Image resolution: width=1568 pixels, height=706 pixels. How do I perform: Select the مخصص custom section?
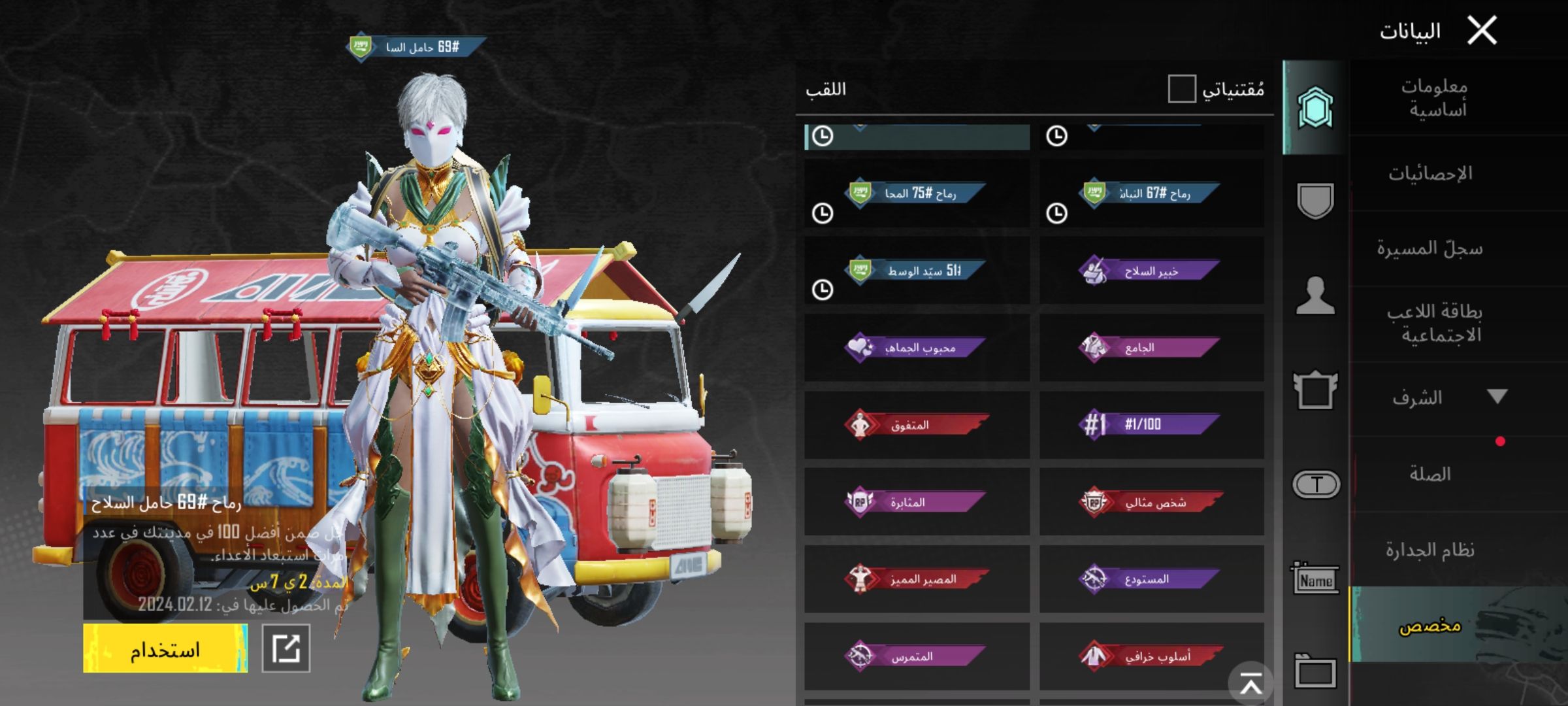pyautogui.click(x=1430, y=626)
